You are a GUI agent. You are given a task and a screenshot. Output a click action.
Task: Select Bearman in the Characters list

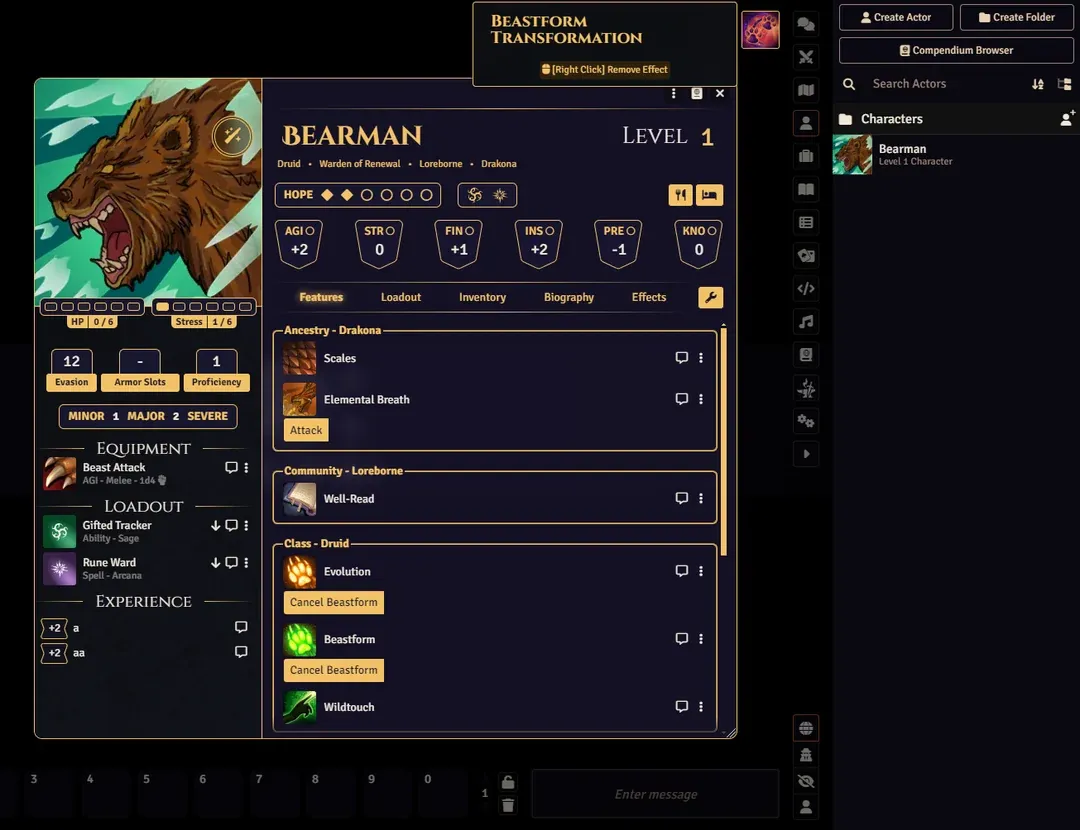click(x=902, y=154)
